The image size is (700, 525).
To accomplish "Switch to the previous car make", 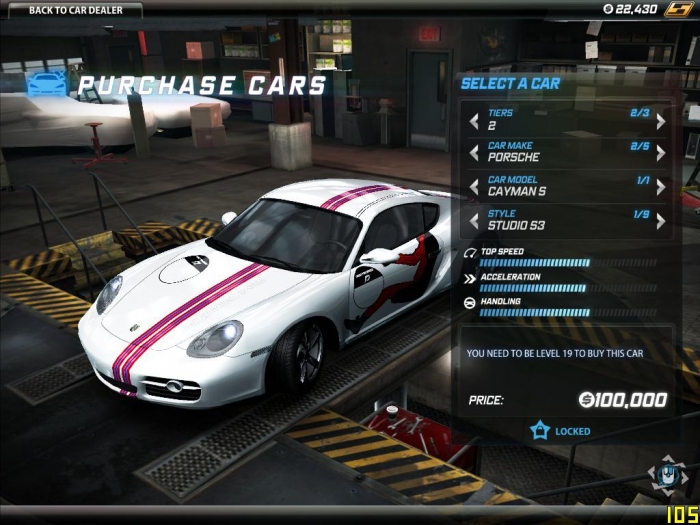I will point(474,153).
